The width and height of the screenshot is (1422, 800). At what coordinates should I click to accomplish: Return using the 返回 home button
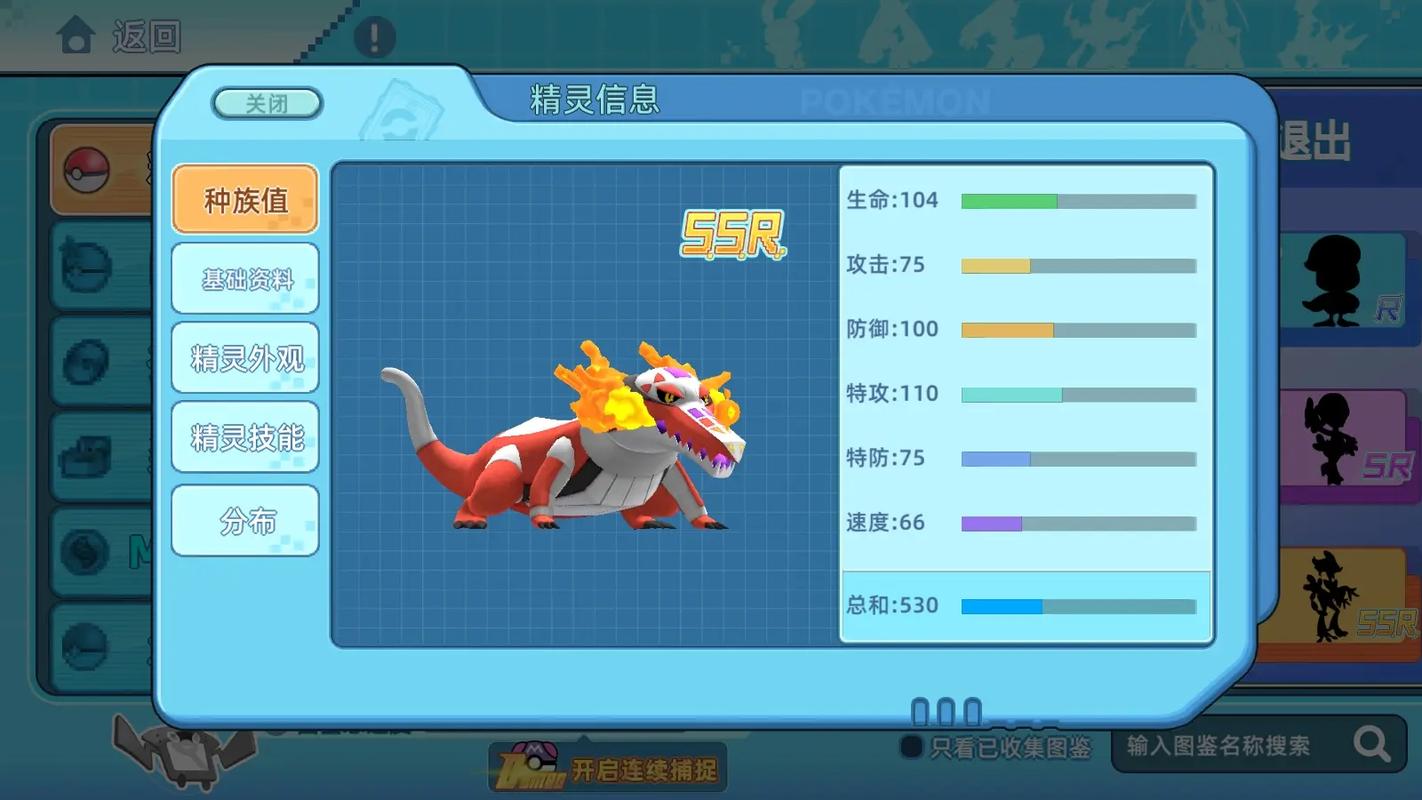tap(119, 37)
